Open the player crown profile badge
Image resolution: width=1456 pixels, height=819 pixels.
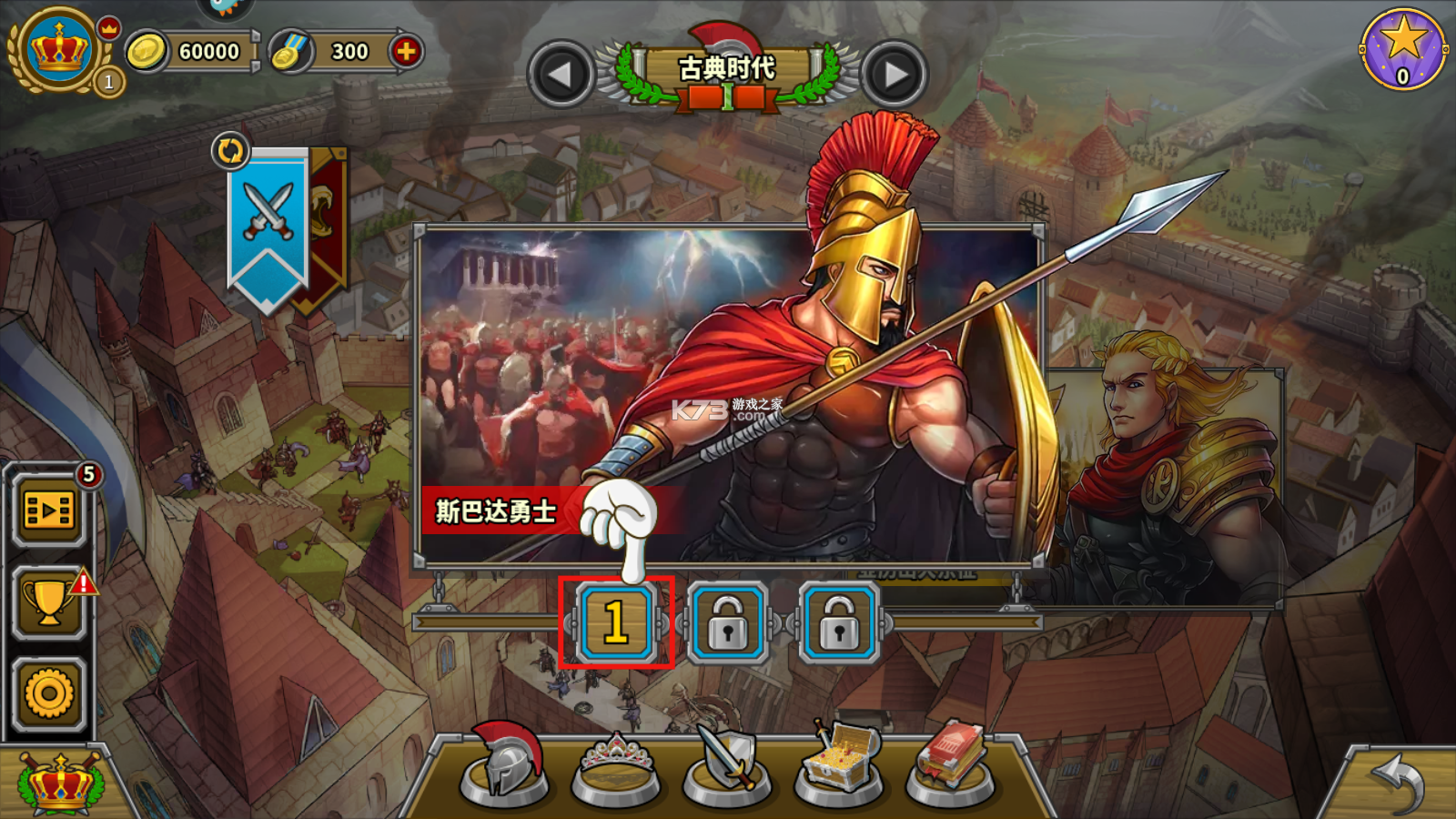point(59,49)
